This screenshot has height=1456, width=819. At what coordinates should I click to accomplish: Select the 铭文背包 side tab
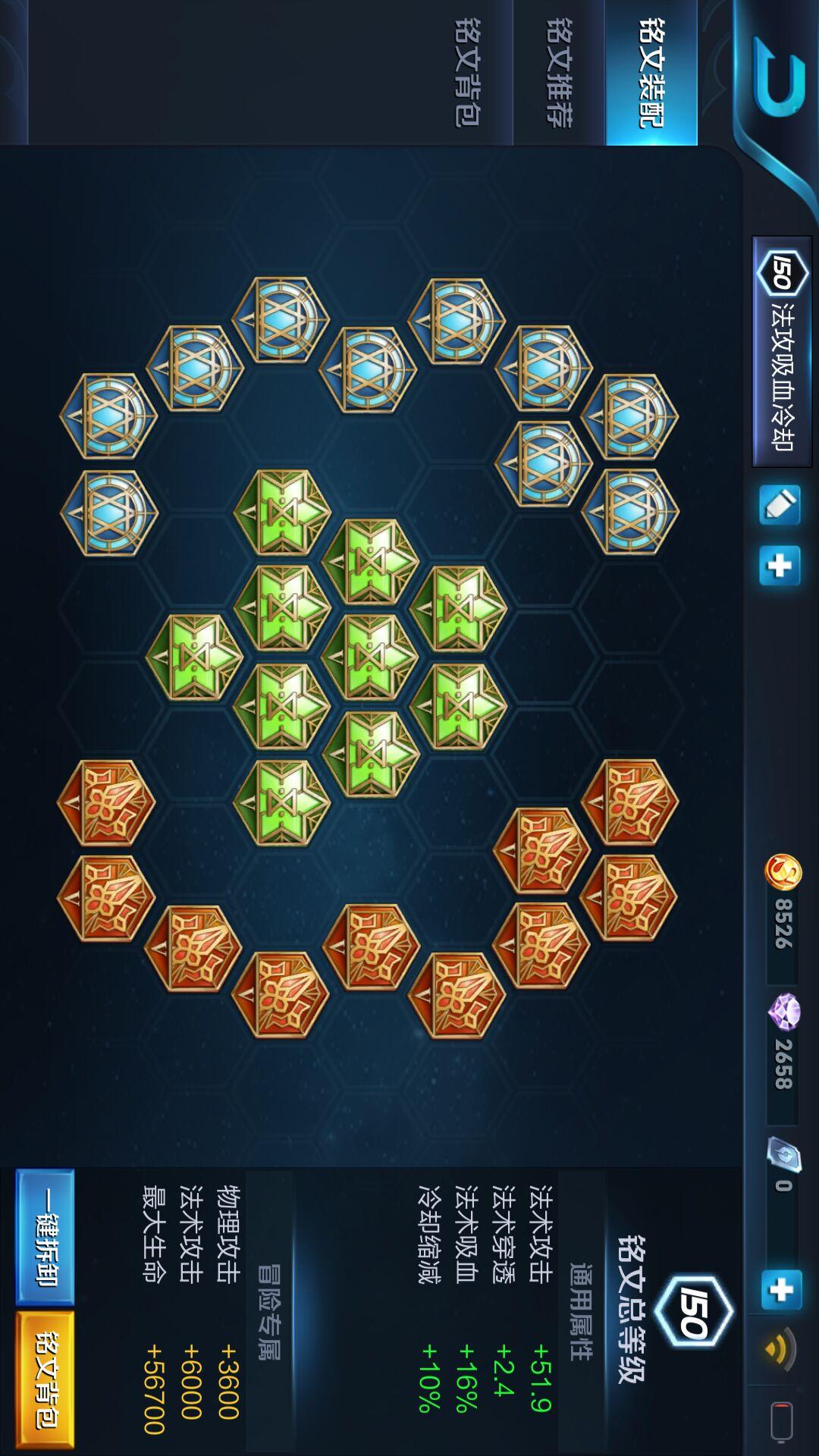pyautogui.click(x=466, y=73)
